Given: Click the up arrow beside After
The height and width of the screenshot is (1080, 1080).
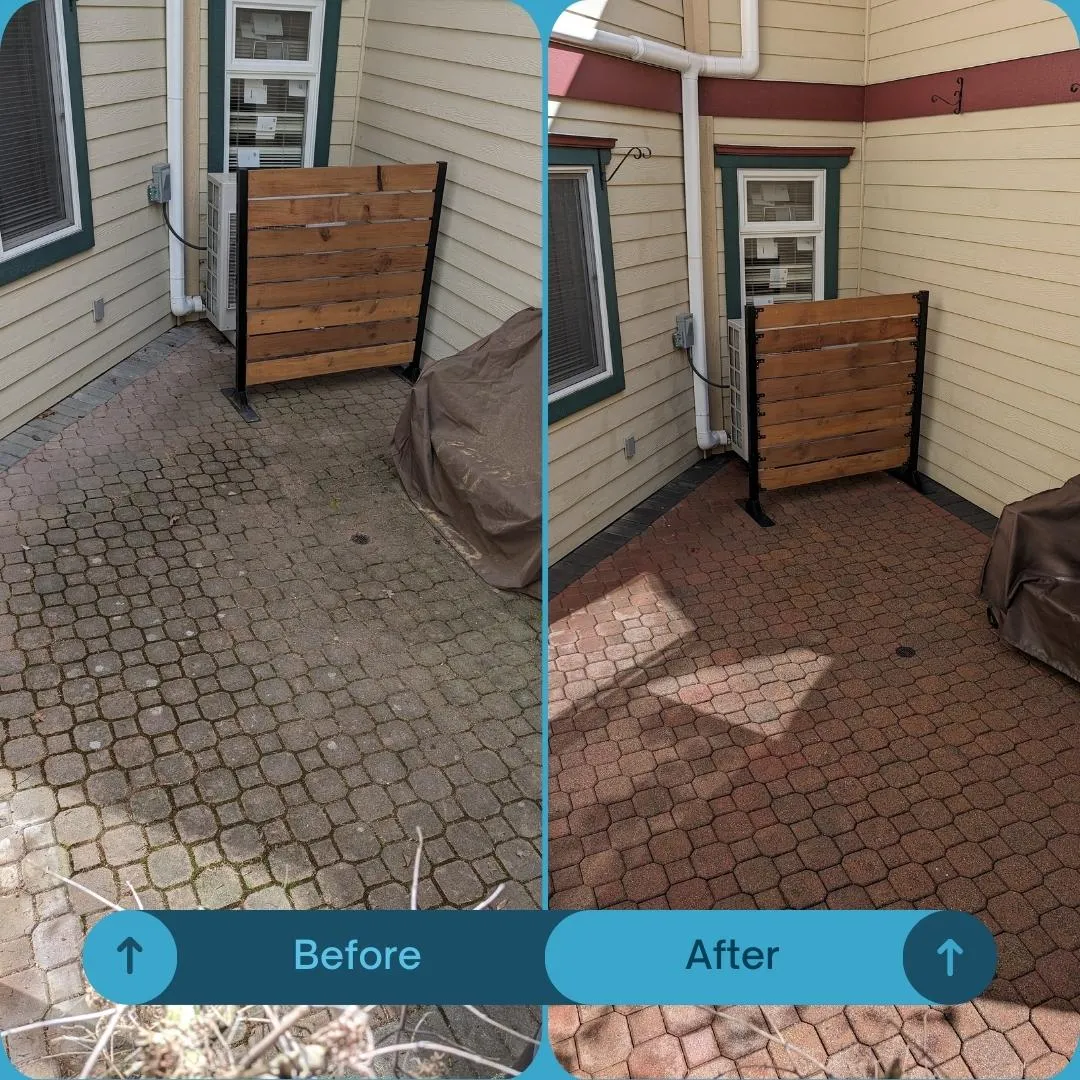Looking at the screenshot, I should 949,957.
